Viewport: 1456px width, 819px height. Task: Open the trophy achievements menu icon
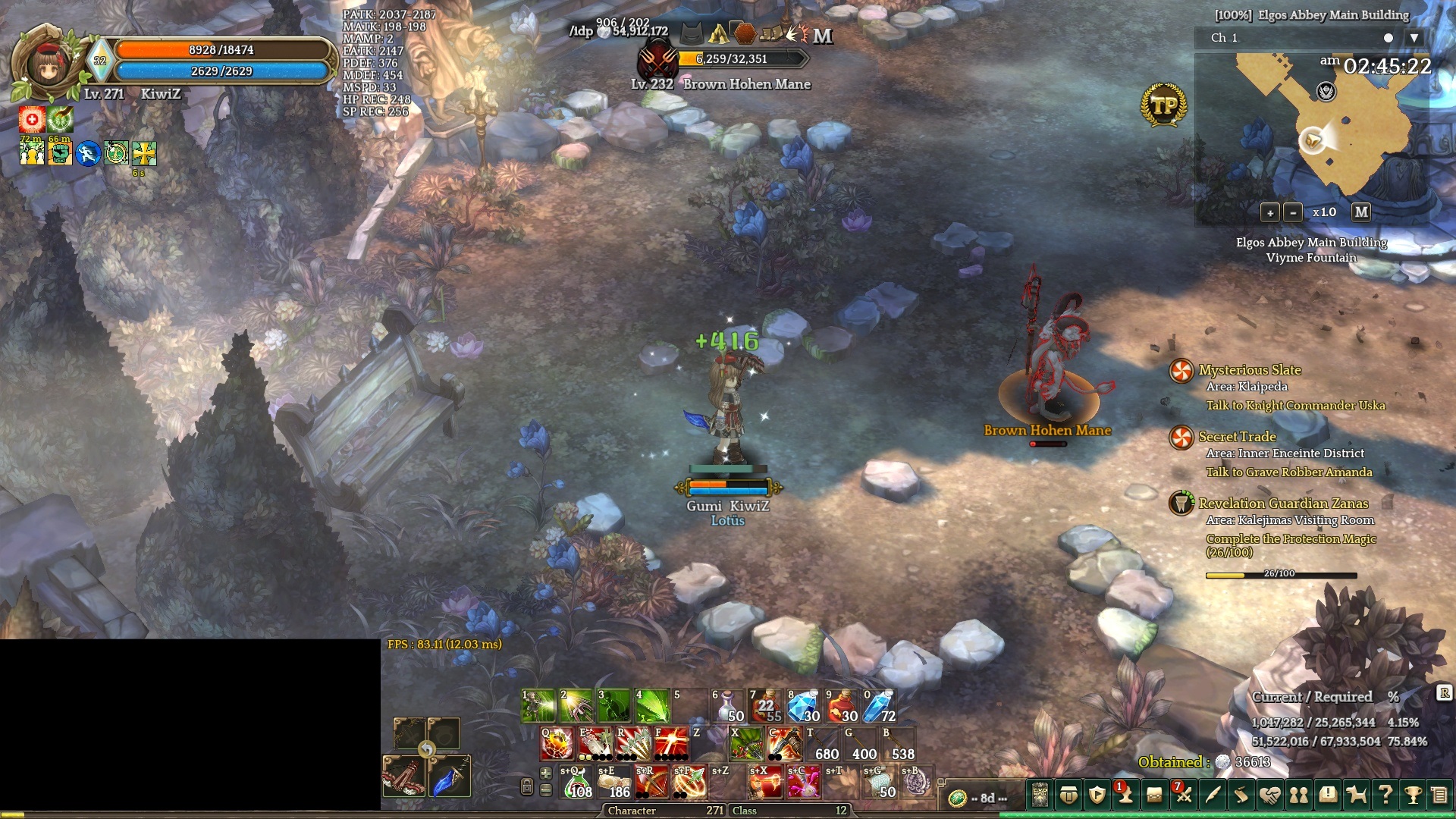[1413, 795]
